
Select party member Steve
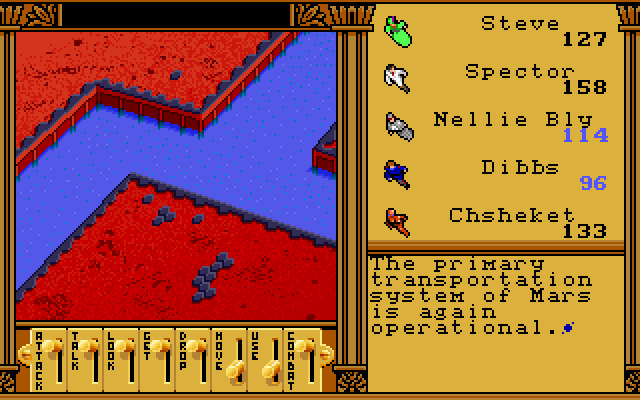click(520, 23)
